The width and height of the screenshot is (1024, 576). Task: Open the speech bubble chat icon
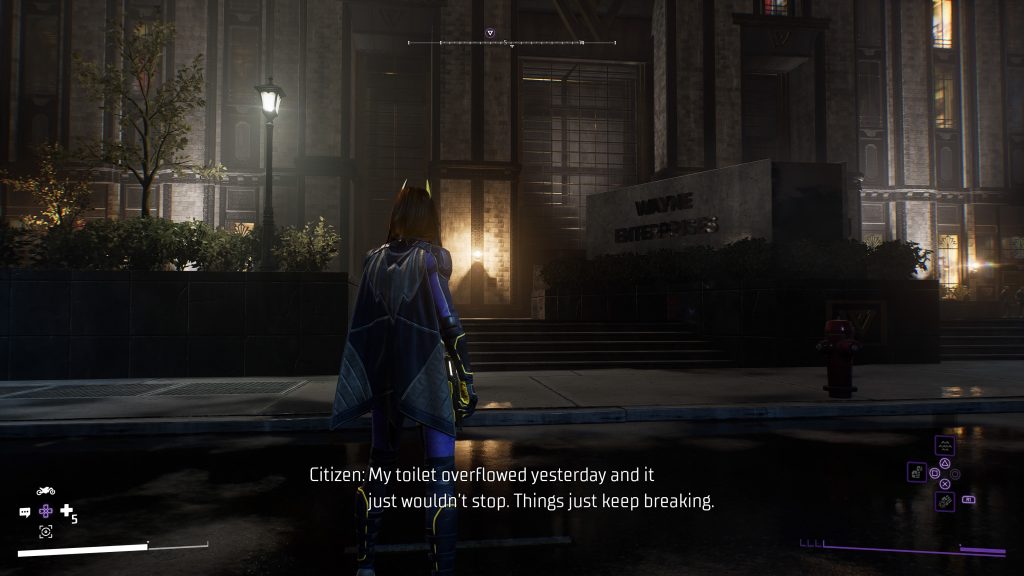coord(24,512)
